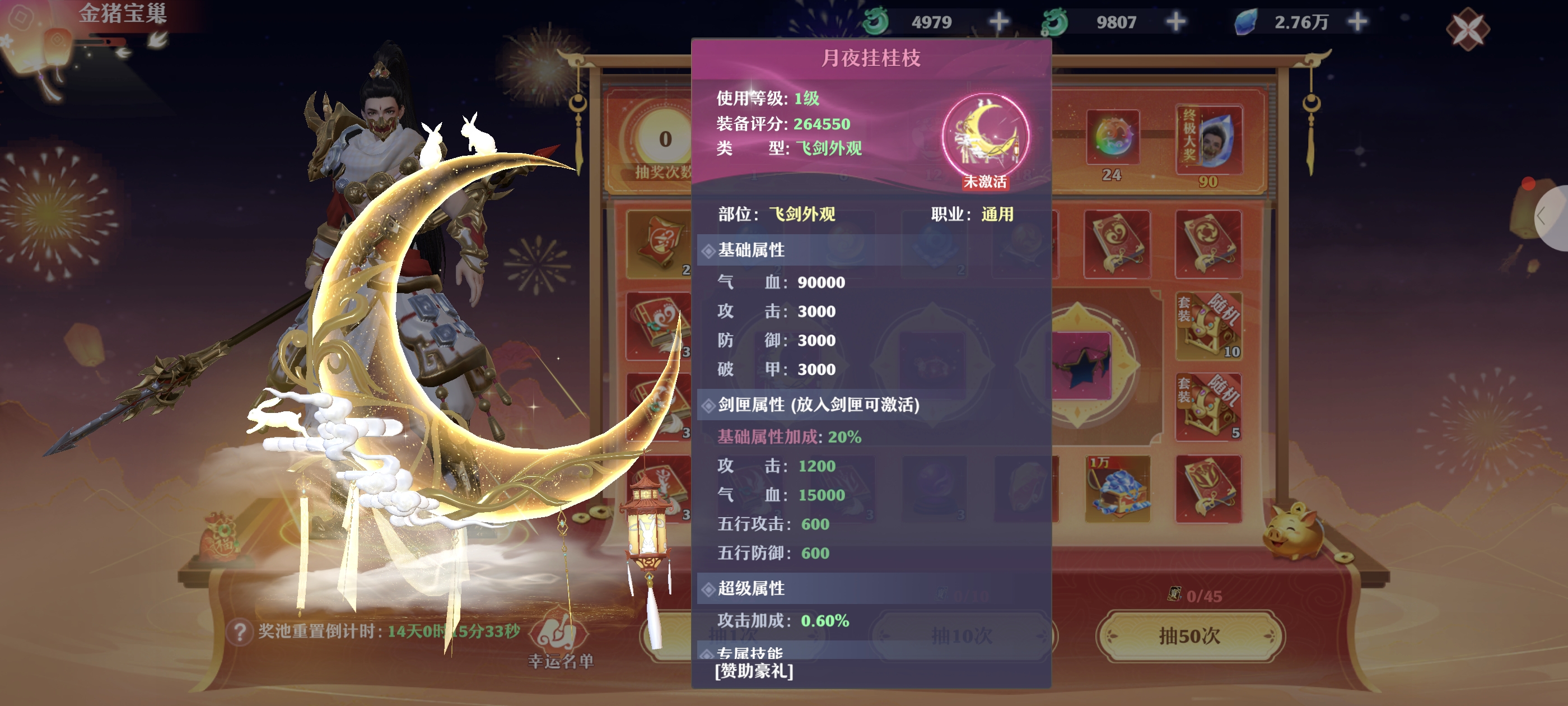This screenshot has height=706, width=1568.
Task: View the rainbow orb reward at 24 draws
Action: pos(1112,138)
